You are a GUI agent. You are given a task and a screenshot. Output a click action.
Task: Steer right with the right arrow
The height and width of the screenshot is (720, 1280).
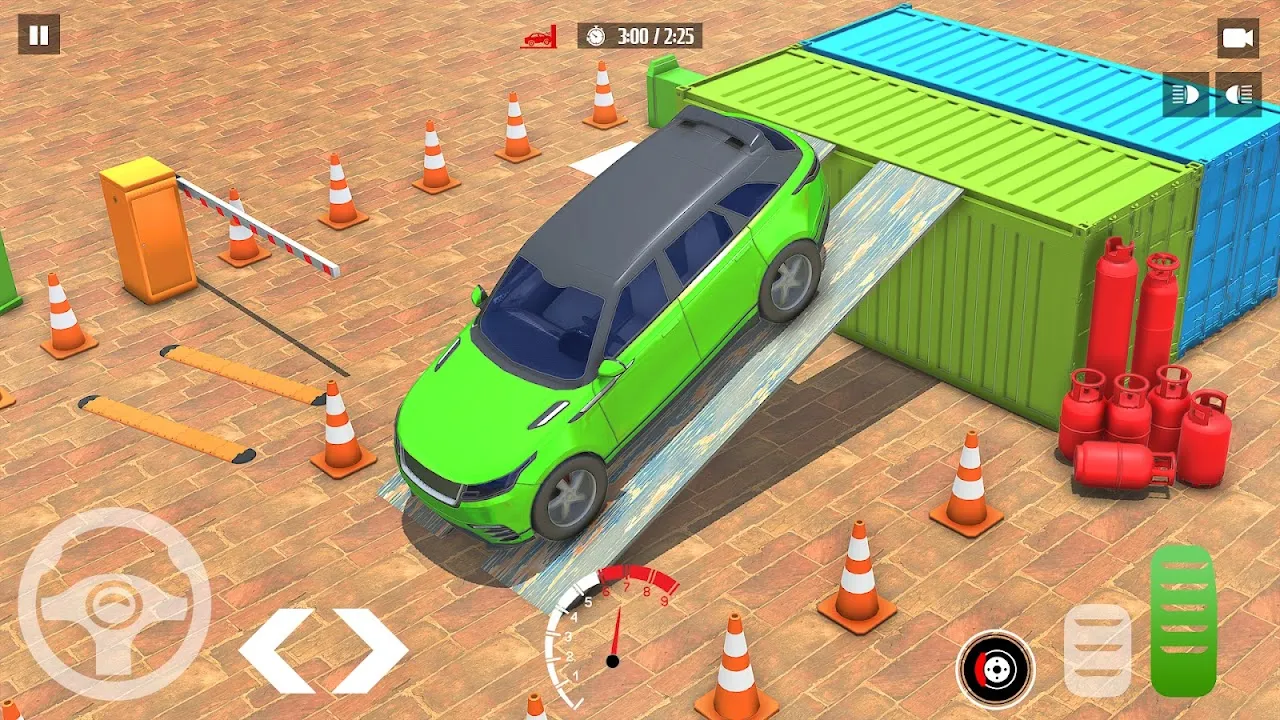click(x=369, y=651)
